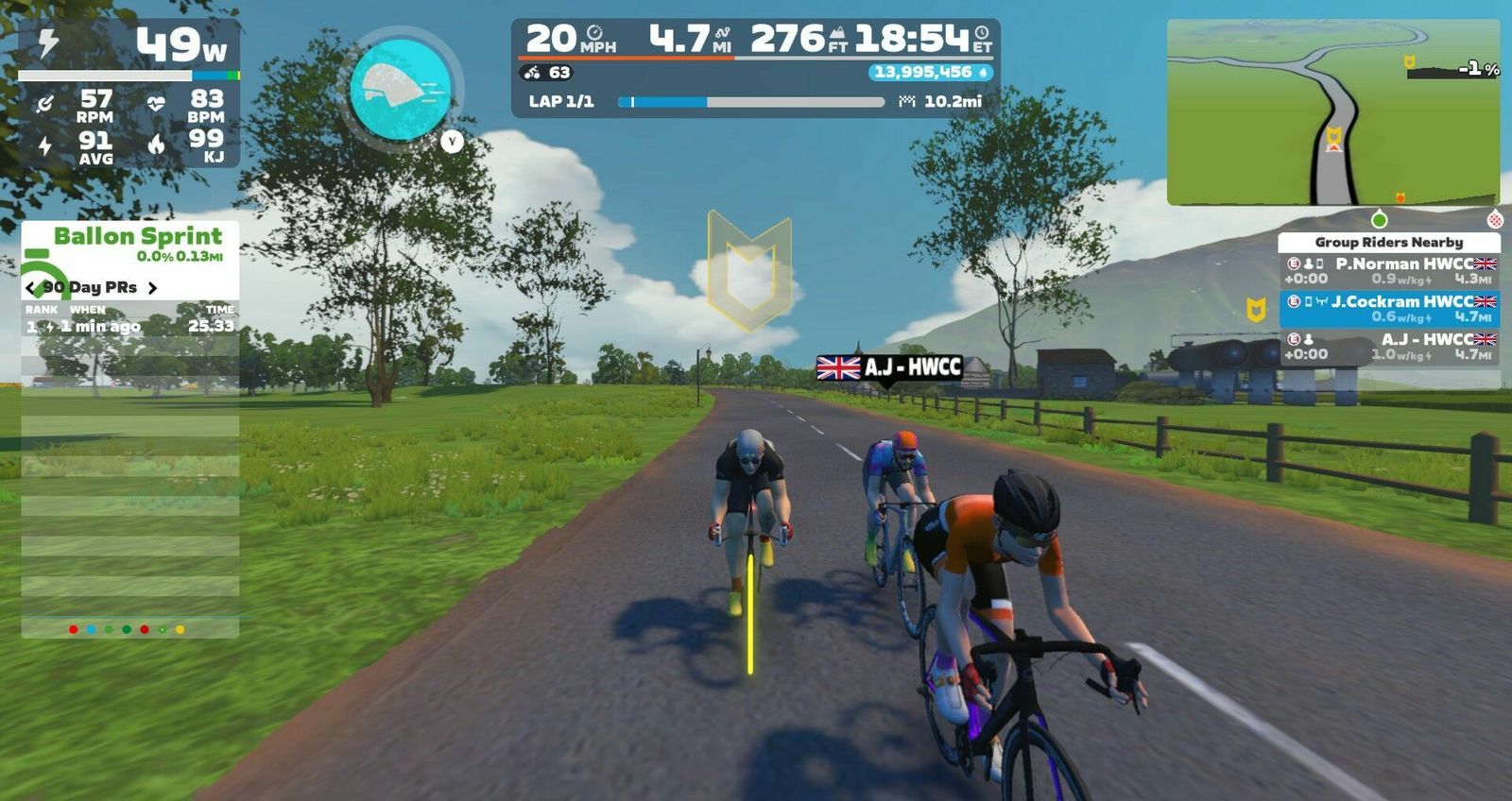Image resolution: width=1512 pixels, height=801 pixels.
Task: Show previous leaderboard with left arrow
Action: 30,288
